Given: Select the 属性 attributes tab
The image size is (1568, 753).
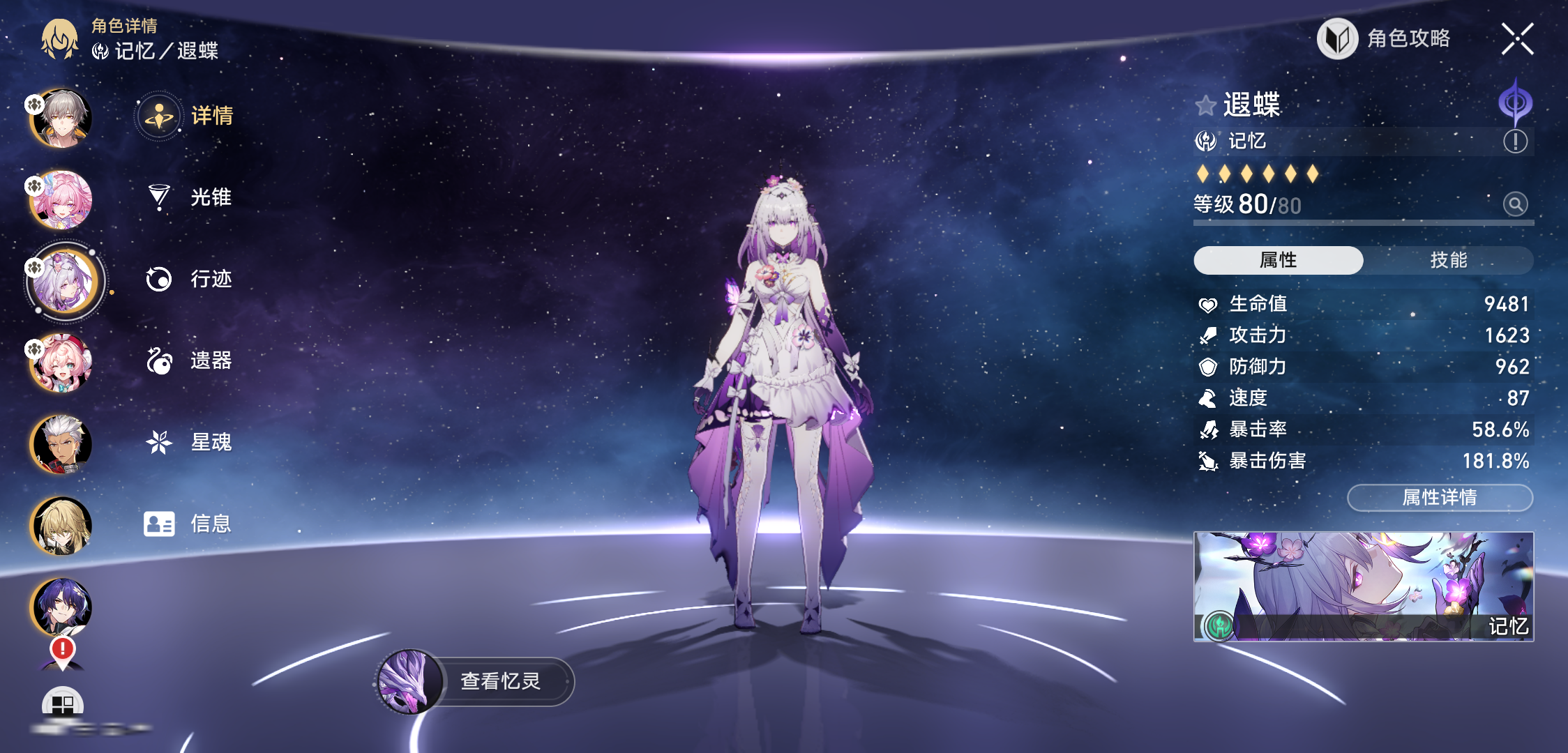Looking at the screenshot, I should pos(1278,260).
